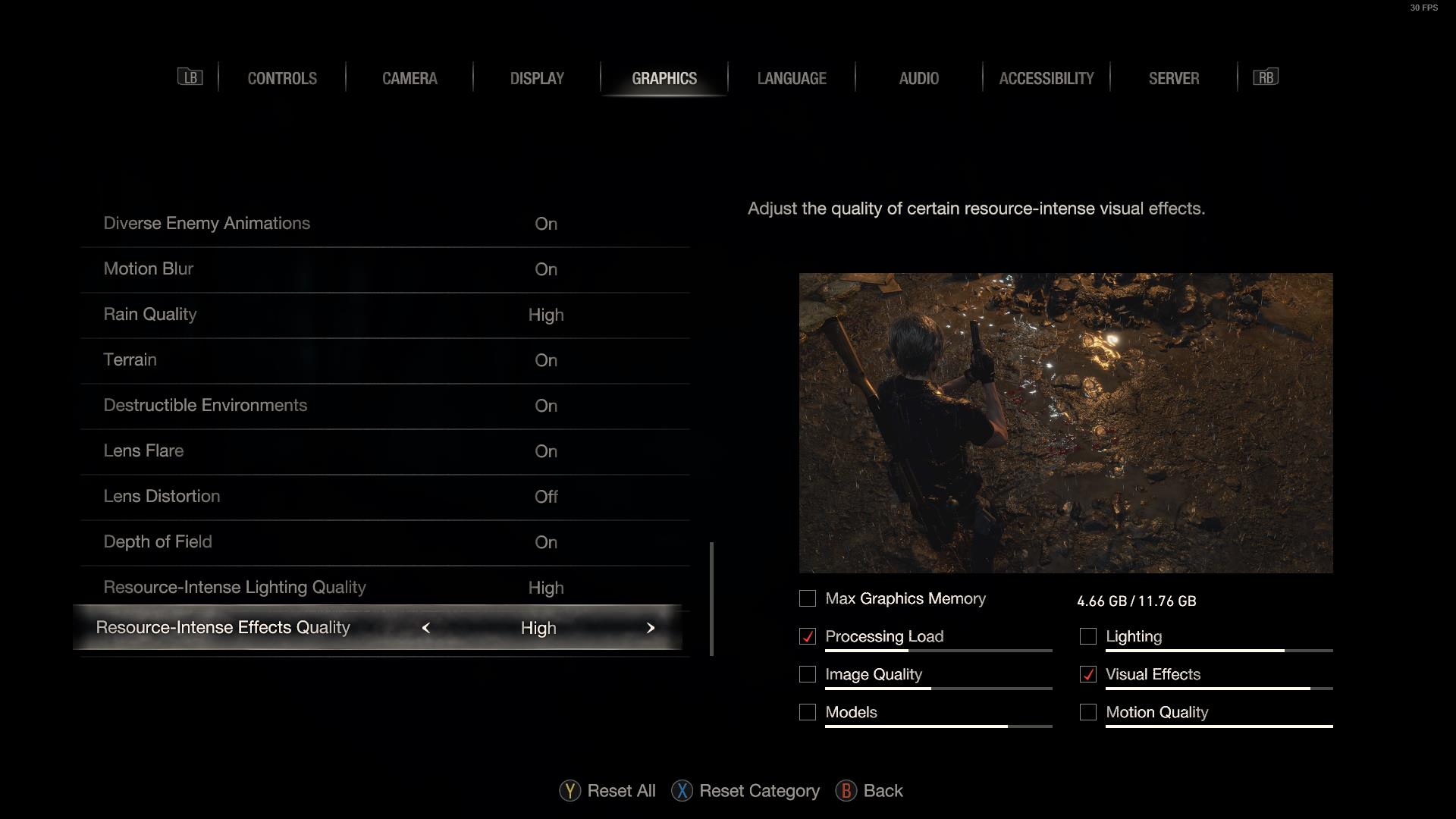Uncheck the Processing Load checkbox
Viewport: 1456px width, 819px height.
point(808,637)
